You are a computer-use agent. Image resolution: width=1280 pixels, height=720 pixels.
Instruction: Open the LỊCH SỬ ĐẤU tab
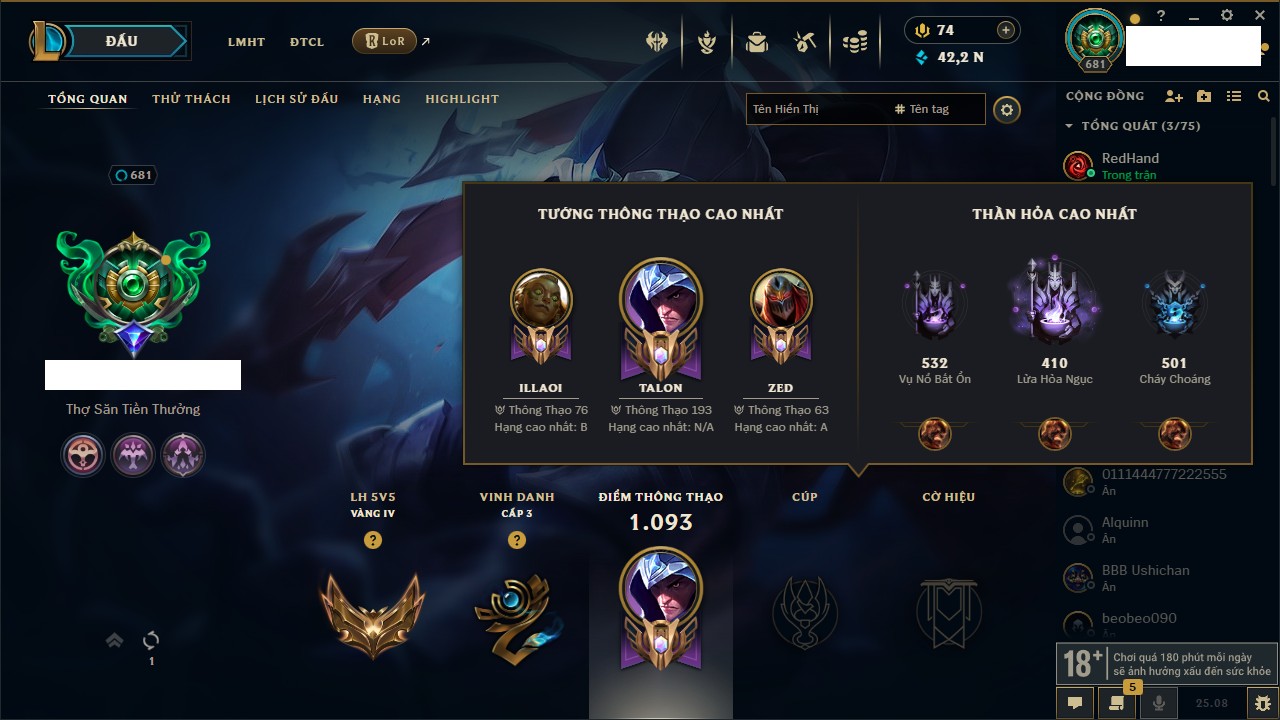(x=296, y=99)
